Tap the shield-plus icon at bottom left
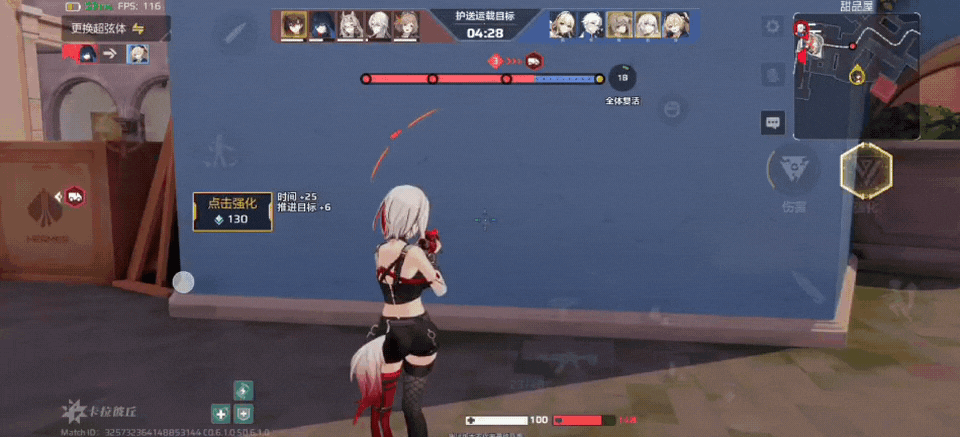The height and width of the screenshot is (437, 960). pyautogui.click(x=243, y=413)
